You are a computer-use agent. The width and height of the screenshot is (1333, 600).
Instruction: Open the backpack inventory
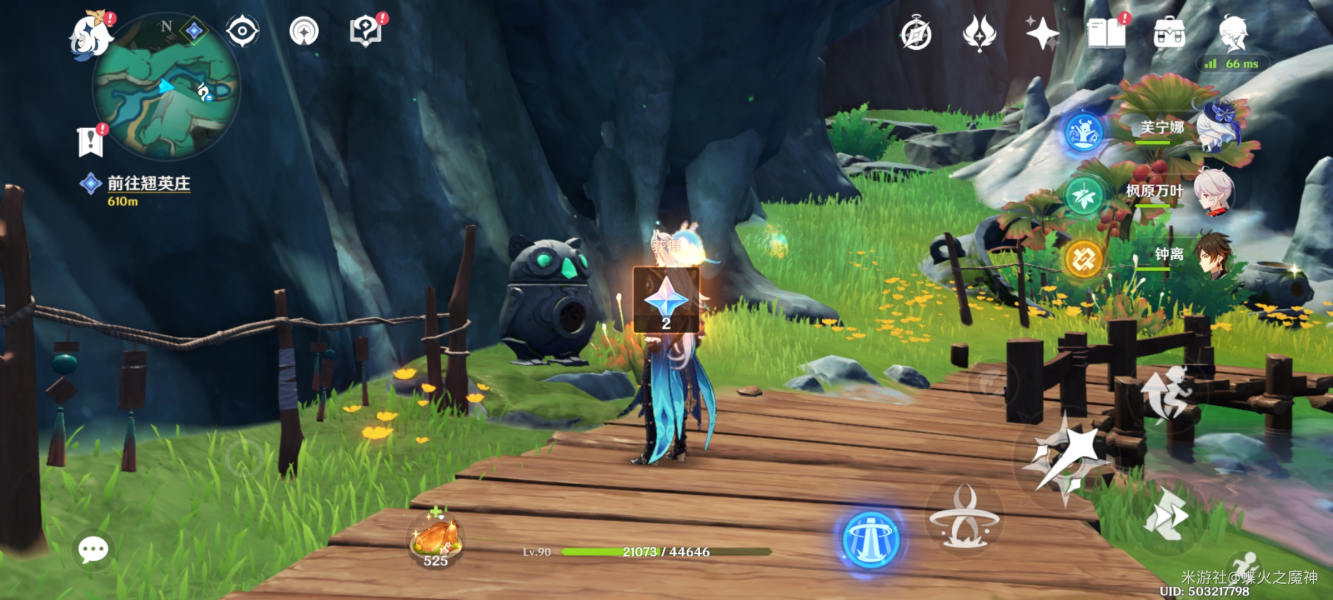click(1169, 33)
